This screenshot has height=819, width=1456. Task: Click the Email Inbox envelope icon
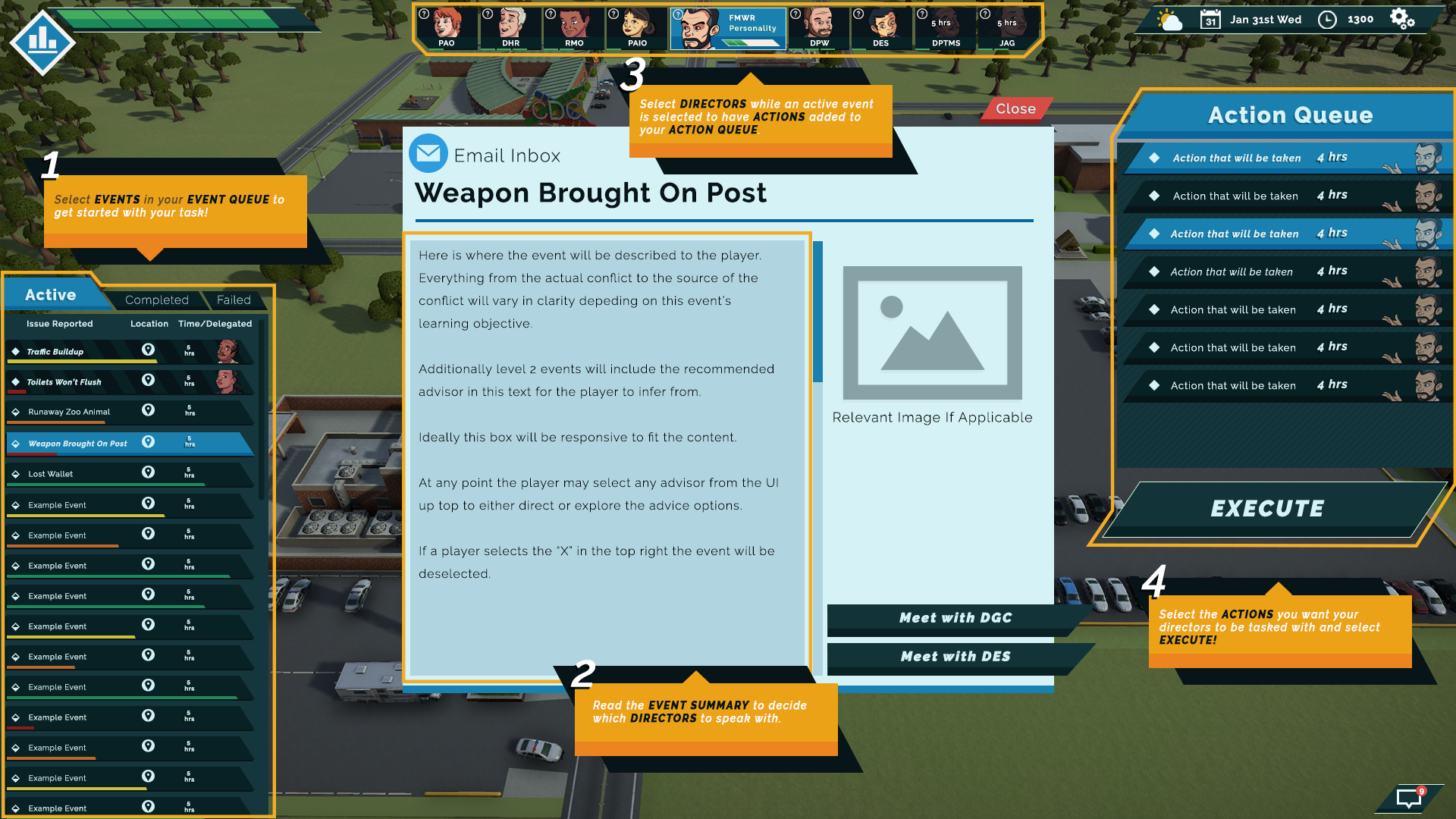[428, 153]
